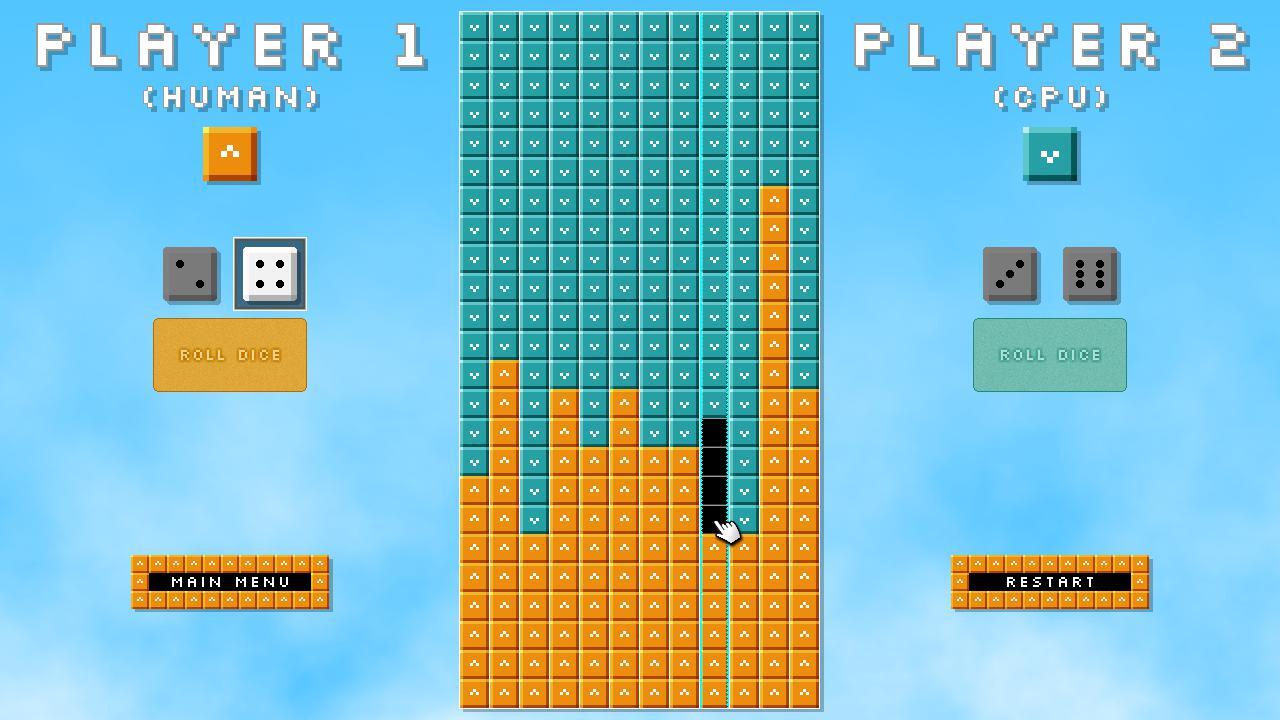Select Player 1's orange block icon

click(x=229, y=155)
